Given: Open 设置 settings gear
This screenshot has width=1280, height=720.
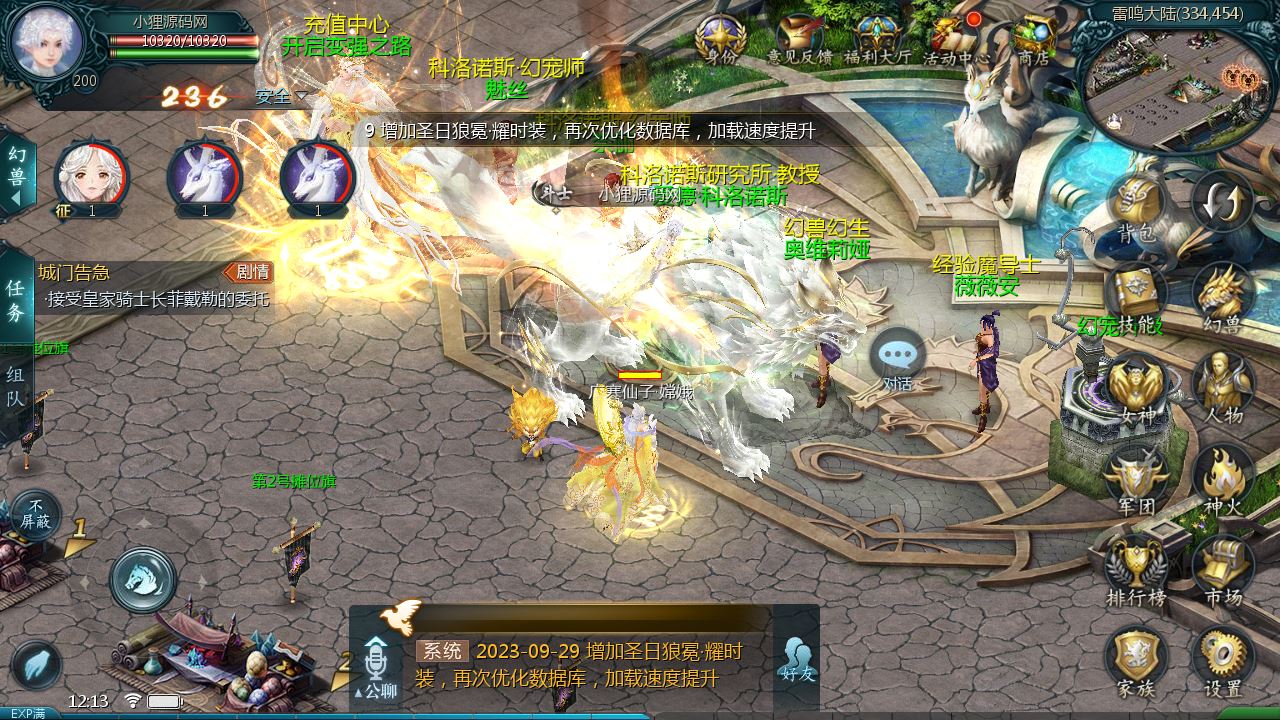Looking at the screenshot, I should [1222, 660].
